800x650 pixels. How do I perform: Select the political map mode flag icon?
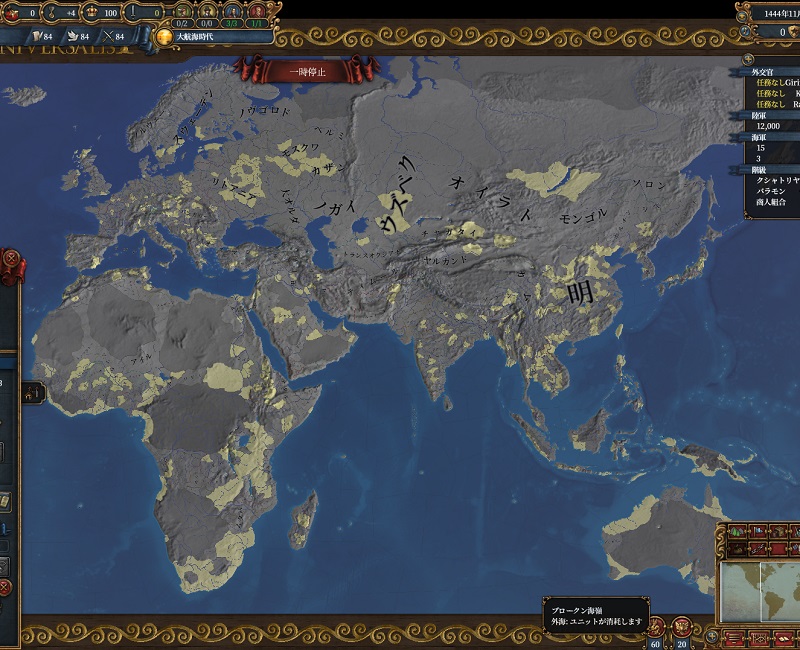tap(758, 532)
